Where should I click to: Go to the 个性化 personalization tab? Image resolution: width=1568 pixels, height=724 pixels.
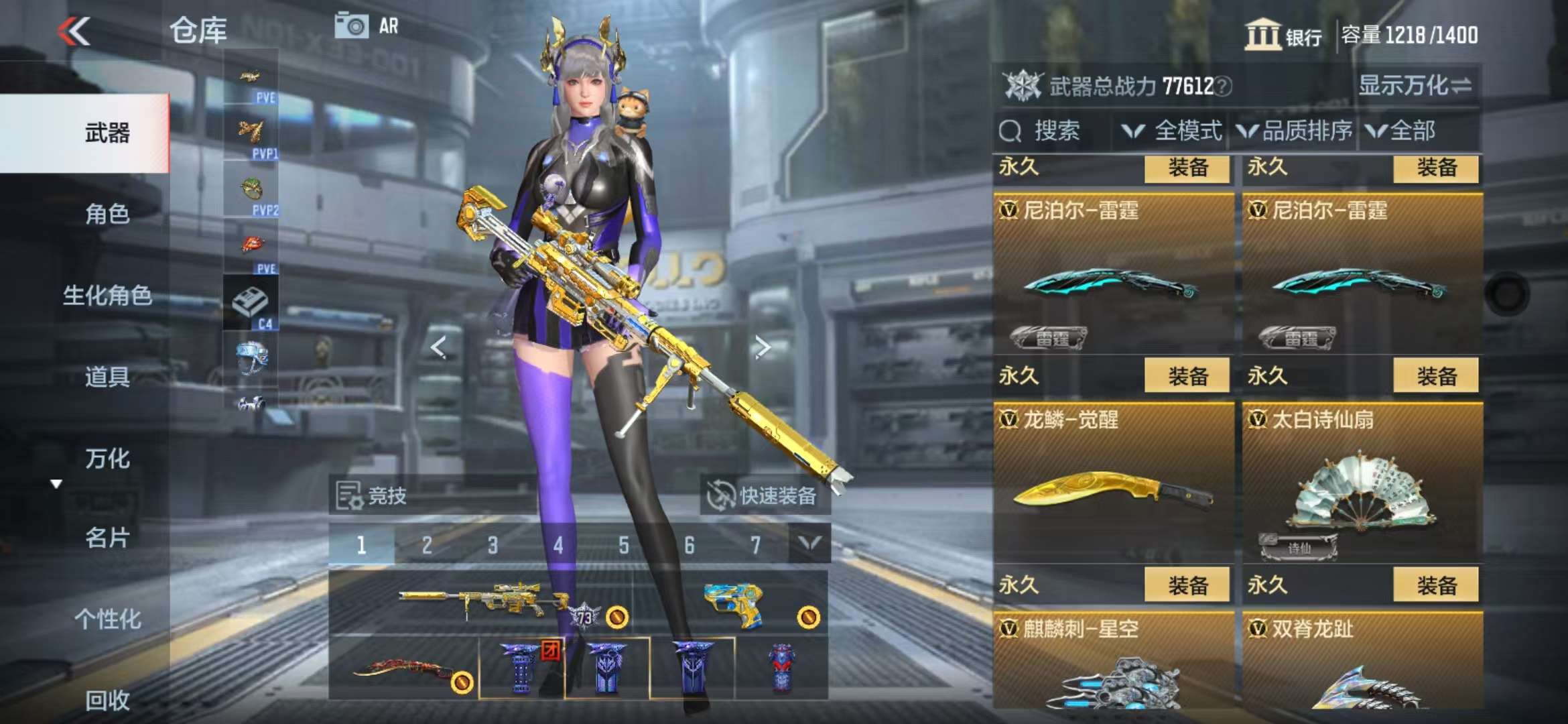[x=107, y=619]
